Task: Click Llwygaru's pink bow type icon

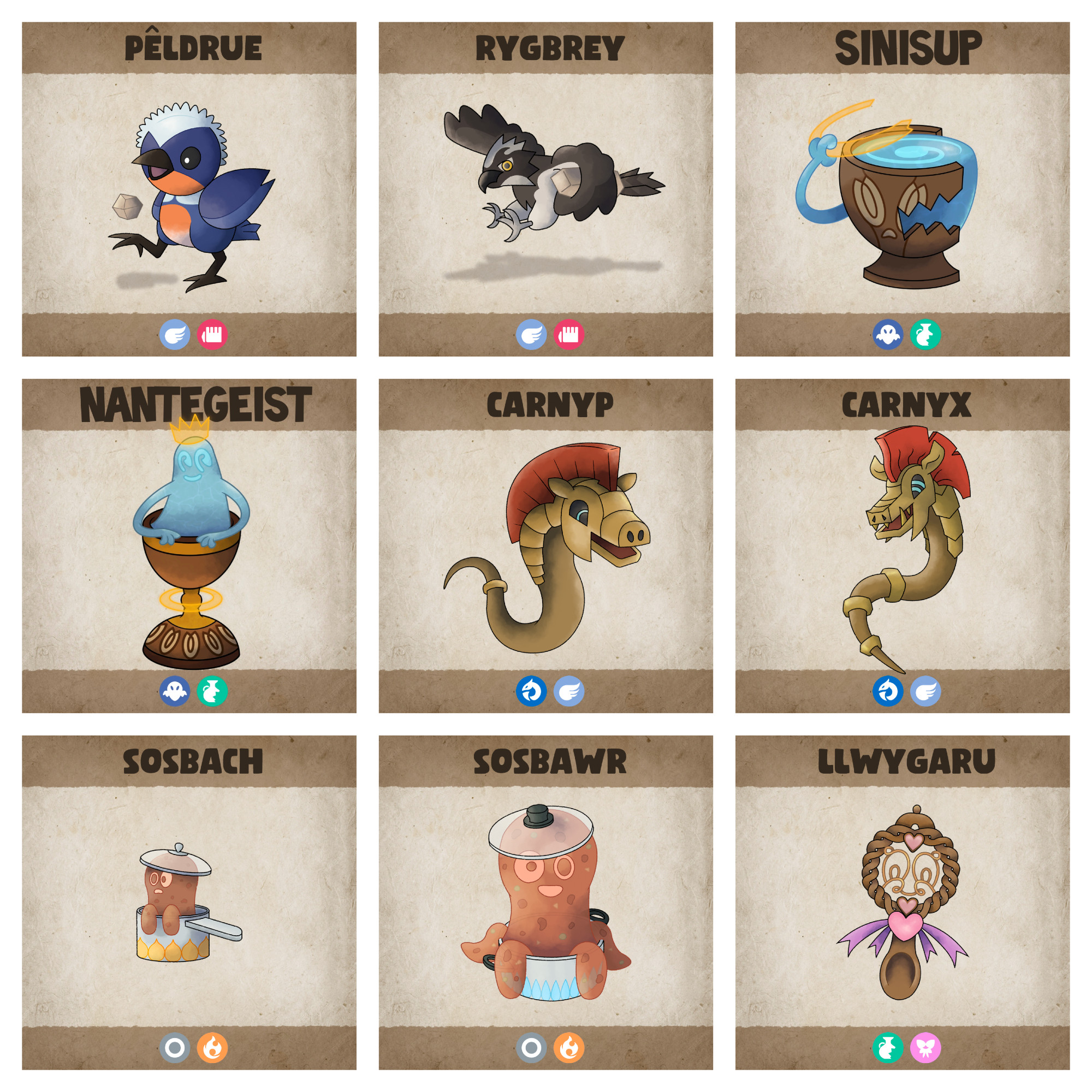Action: click(x=925, y=1048)
